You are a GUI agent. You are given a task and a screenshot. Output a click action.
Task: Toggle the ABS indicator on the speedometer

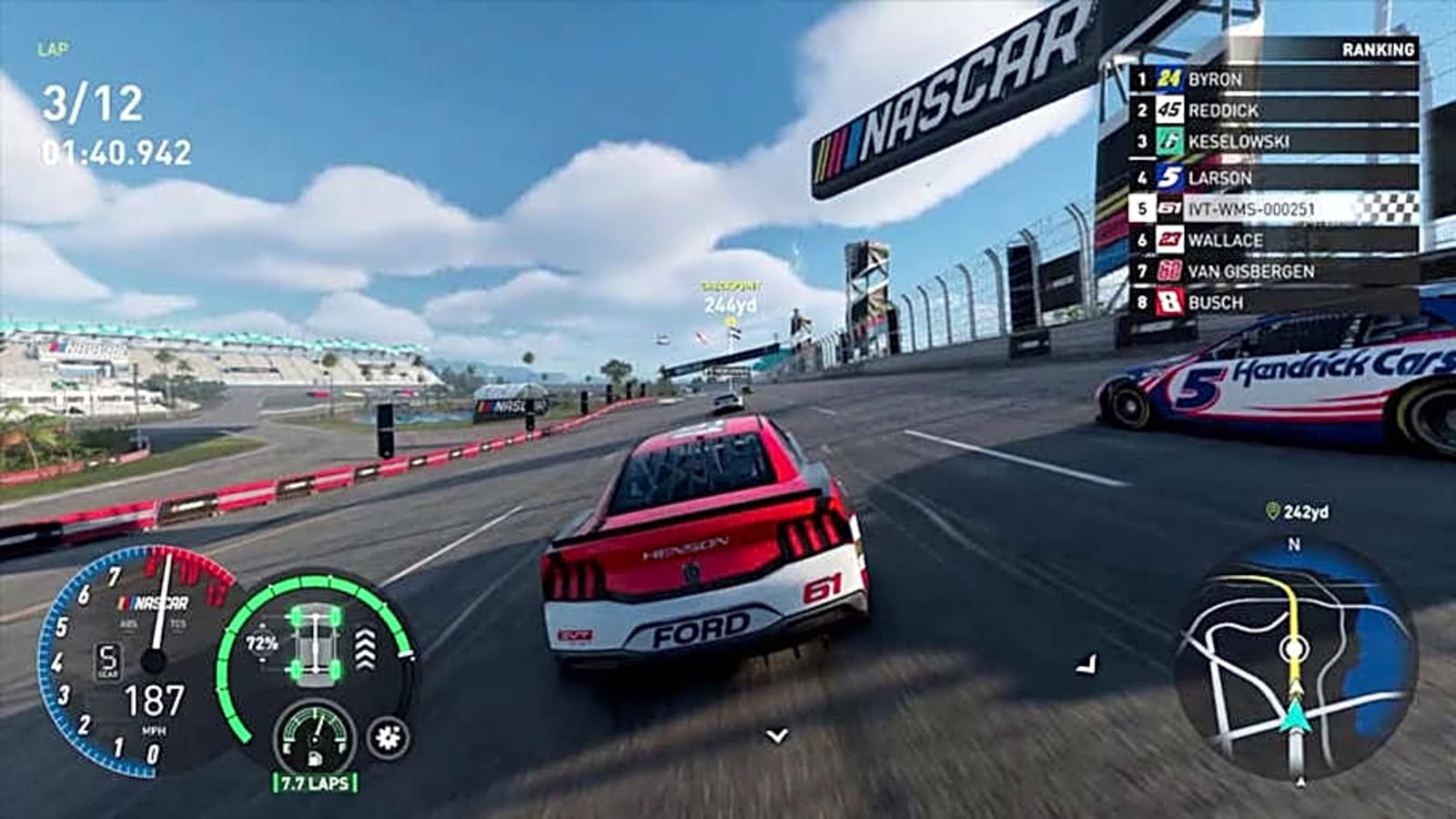pyautogui.click(x=127, y=623)
